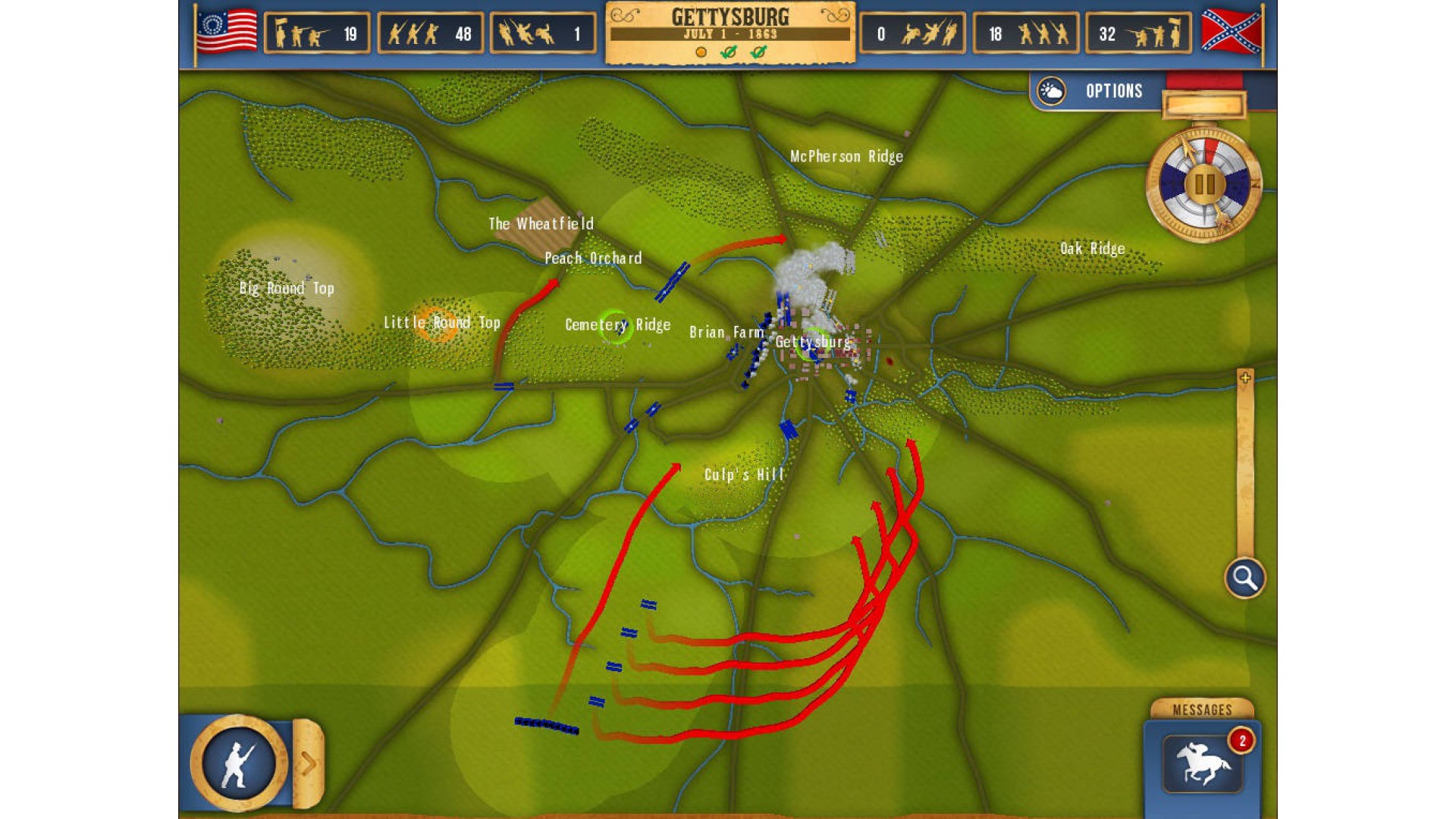Select the Little Round Top objective marker

pyautogui.click(x=438, y=324)
